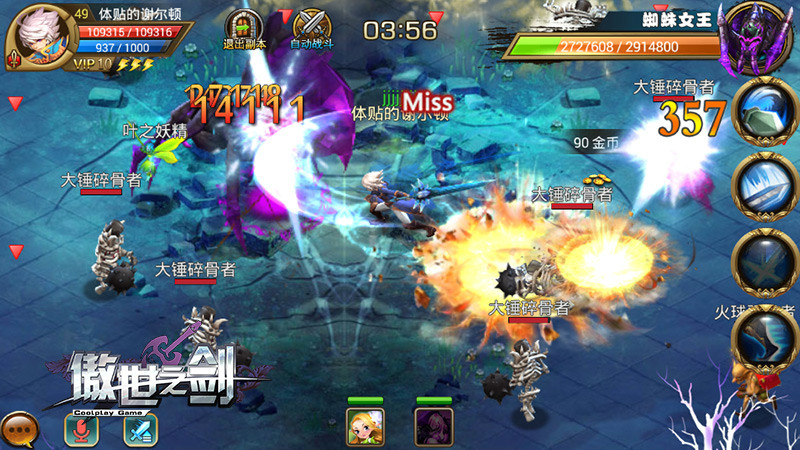This screenshot has width=800, height=450.
Task: Activate the topmost skill below boss portrait
Action: [x=765, y=110]
